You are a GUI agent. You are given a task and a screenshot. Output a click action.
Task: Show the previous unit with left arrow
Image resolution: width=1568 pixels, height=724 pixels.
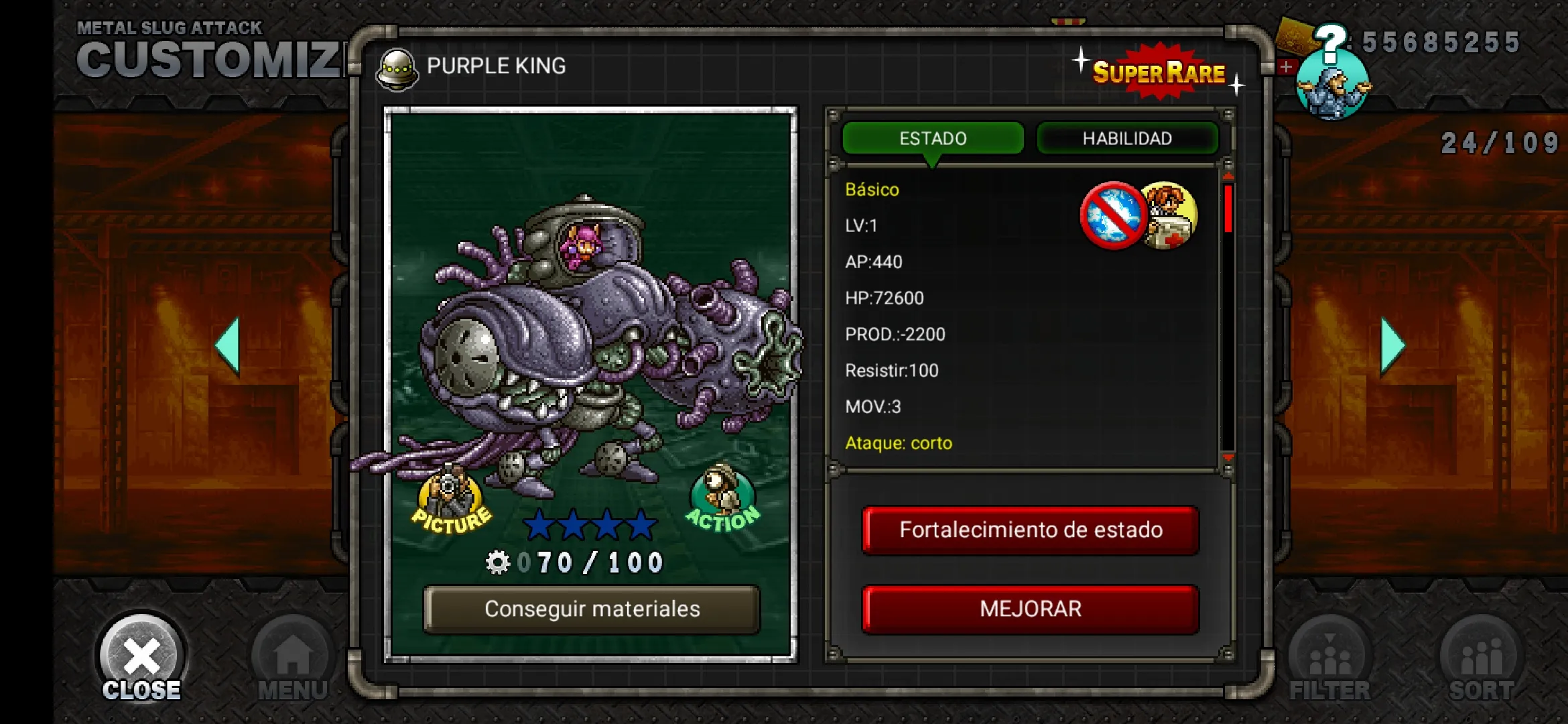[x=228, y=345]
